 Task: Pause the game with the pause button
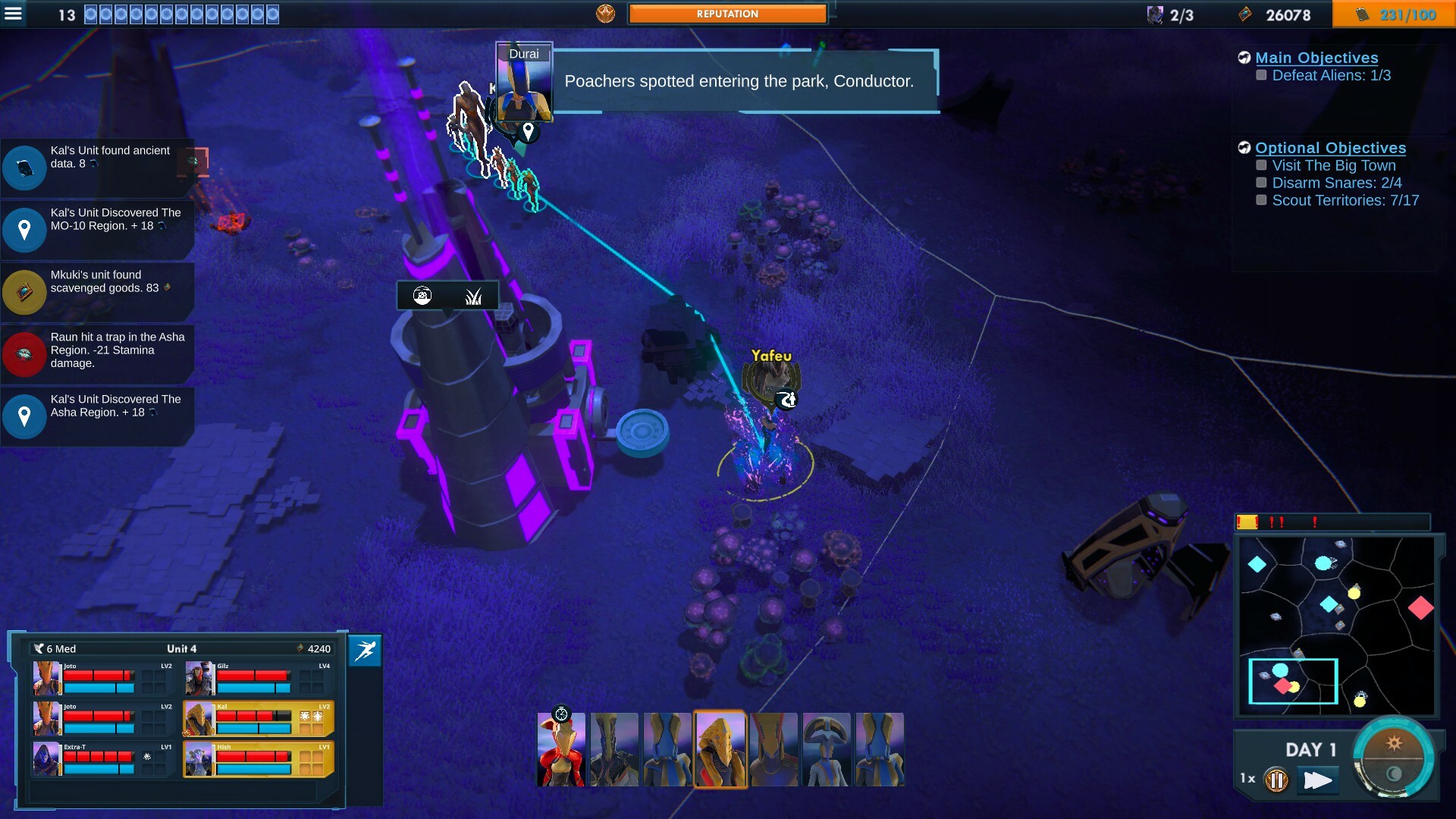[x=1276, y=780]
